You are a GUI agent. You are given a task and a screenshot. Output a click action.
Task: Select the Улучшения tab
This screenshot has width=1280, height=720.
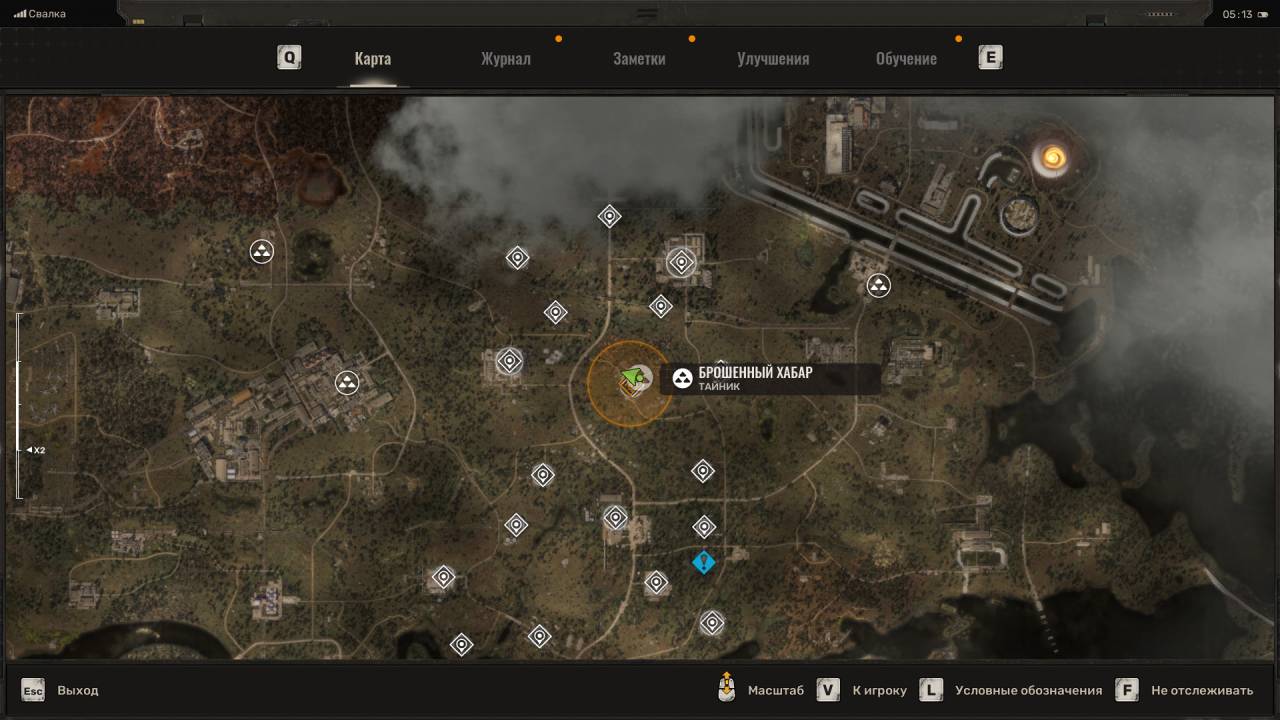pos(773,58)
